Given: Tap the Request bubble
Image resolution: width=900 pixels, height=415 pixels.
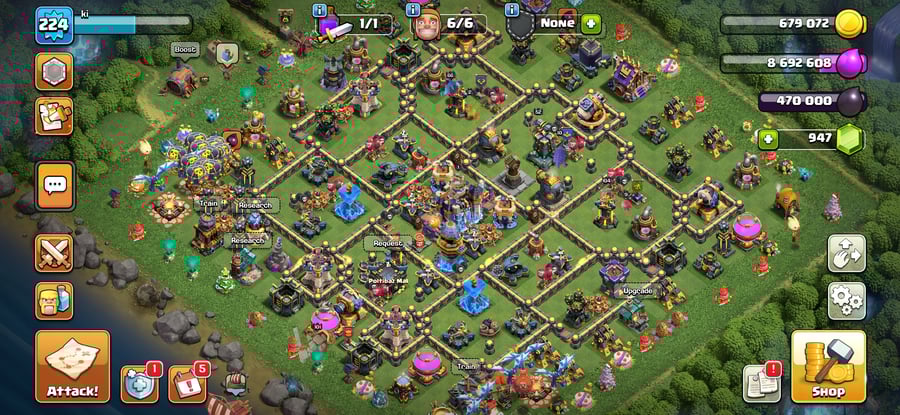Looking at the screenshot, I should (x=388, y=243).
